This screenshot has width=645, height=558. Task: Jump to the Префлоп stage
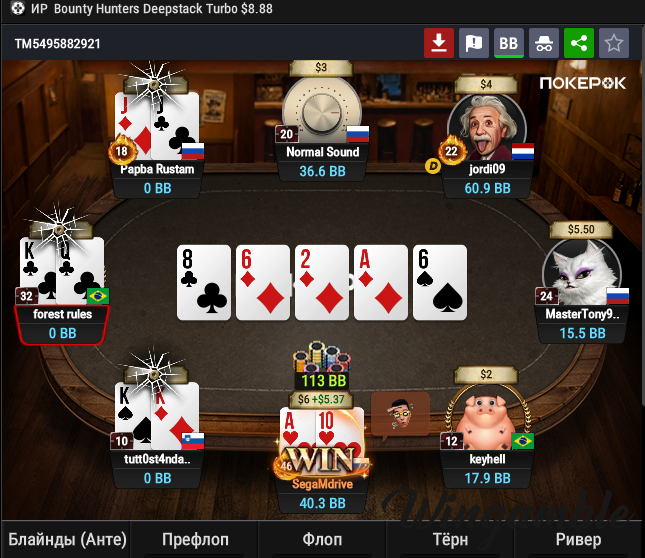click(x=195, y=539)
